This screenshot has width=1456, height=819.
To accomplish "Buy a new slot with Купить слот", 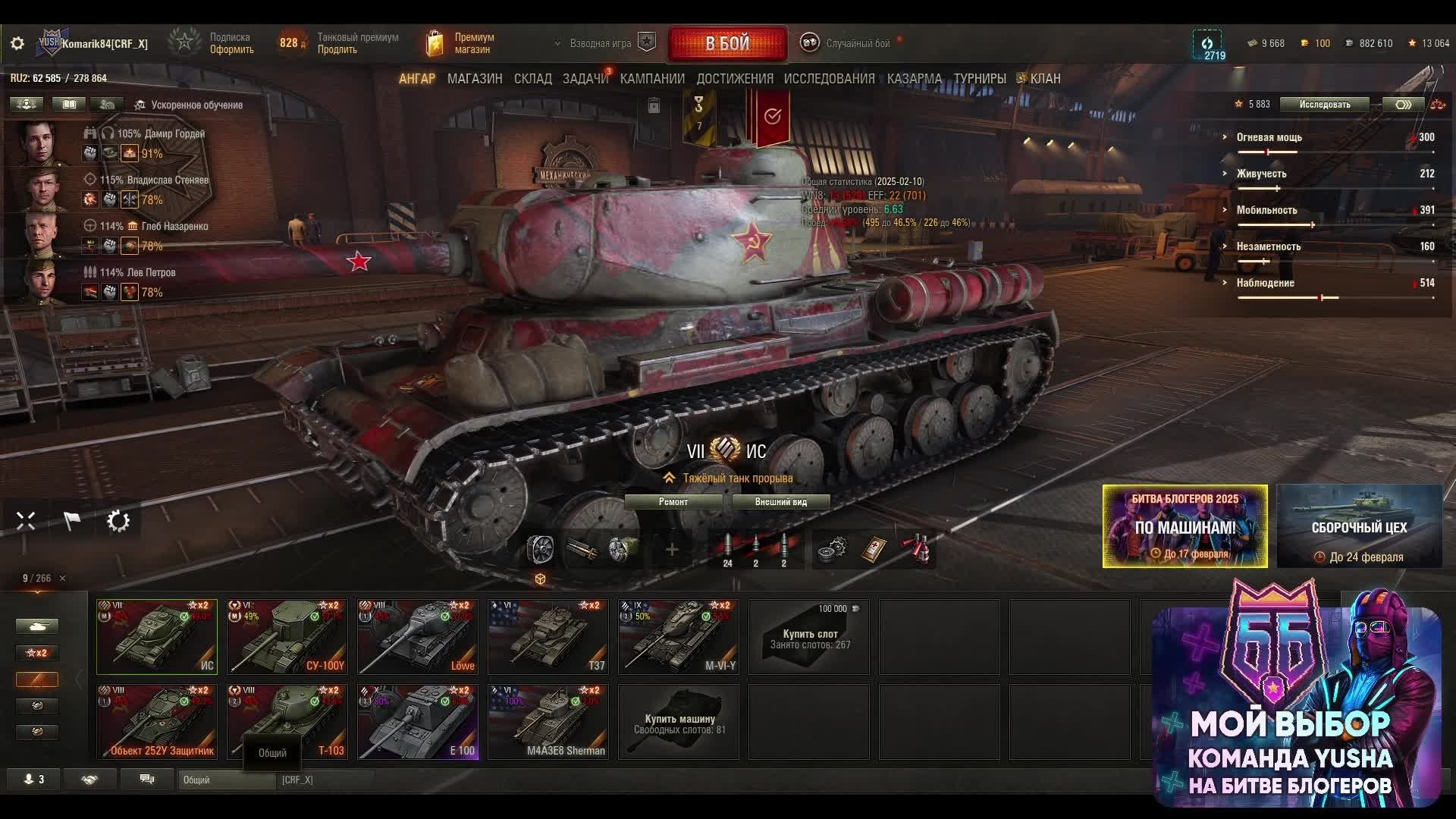I will (809, 636).
